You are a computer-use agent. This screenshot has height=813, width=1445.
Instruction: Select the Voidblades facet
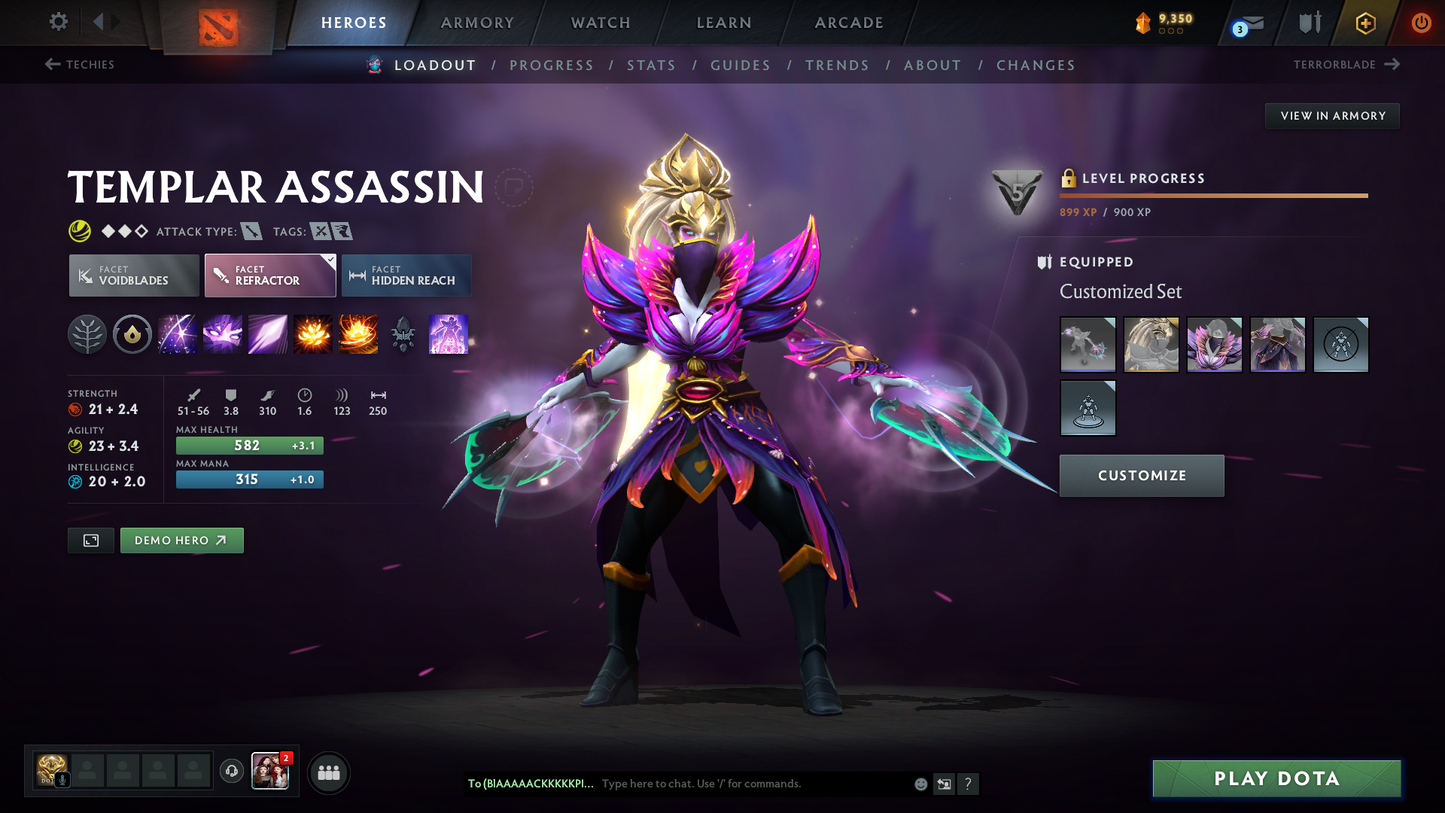click(x=133, y=275)
